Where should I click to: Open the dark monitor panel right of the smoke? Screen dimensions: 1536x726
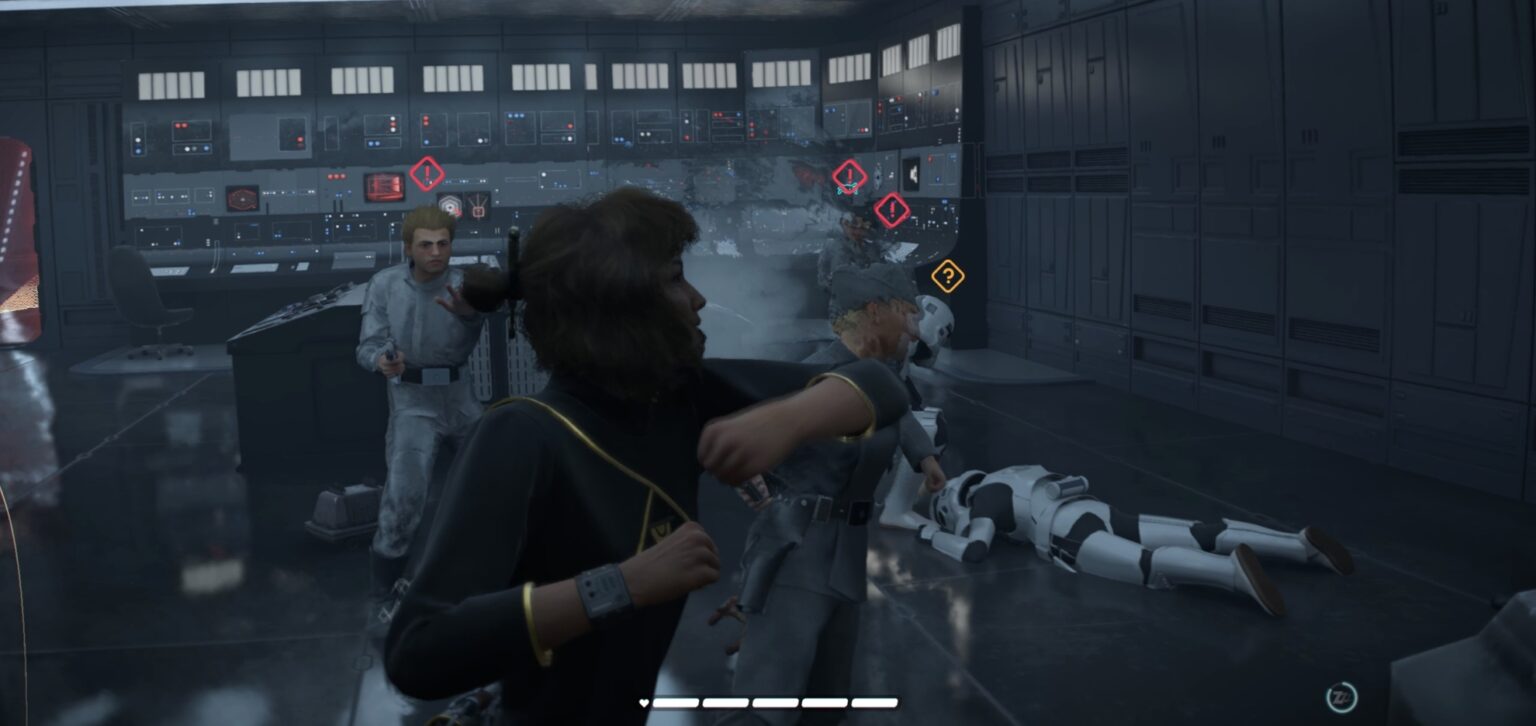tap(913, 170)
